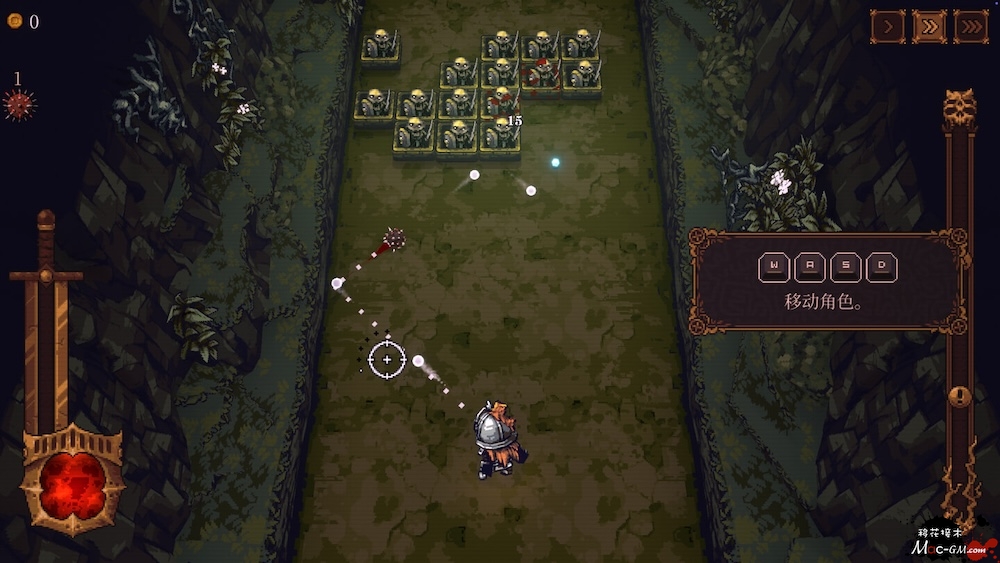The width and height of the screenshot is (1000, 563).
Task: Click the exclamation mark marker on progress bar
Action: coord(958,396)
